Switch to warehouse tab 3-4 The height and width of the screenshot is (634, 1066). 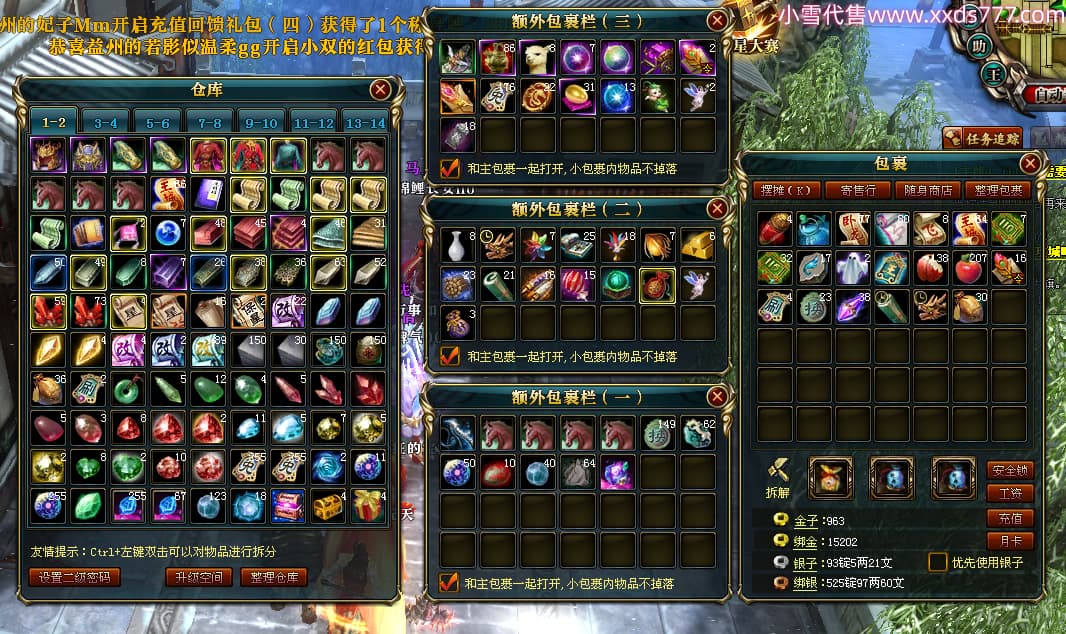(x=104, y=123)
